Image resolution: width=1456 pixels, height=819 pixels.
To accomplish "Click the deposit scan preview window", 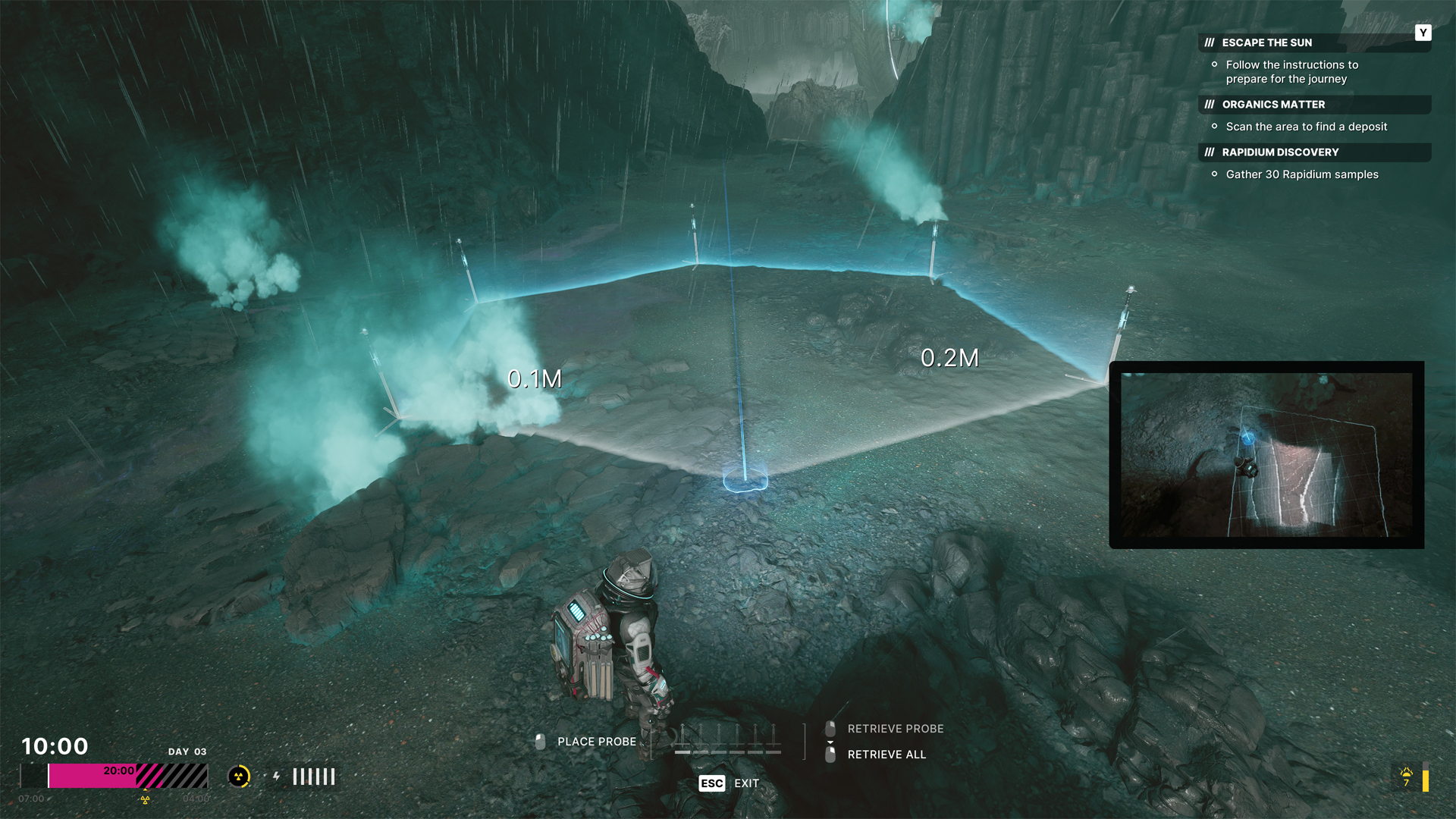I will pyautogui.click(x=1266, y=454).
